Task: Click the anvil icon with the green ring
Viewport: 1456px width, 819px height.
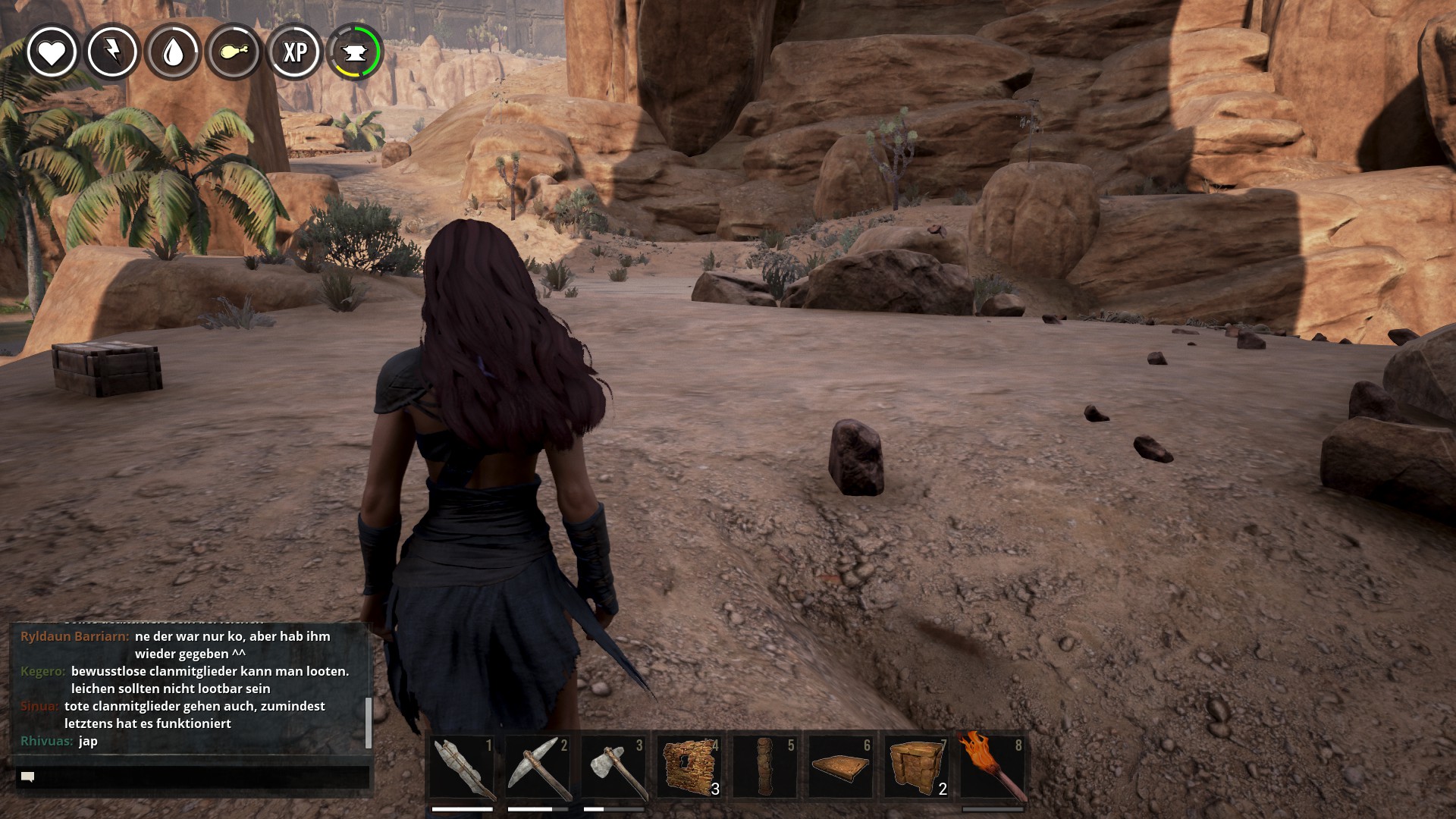Action: point(355,52)
